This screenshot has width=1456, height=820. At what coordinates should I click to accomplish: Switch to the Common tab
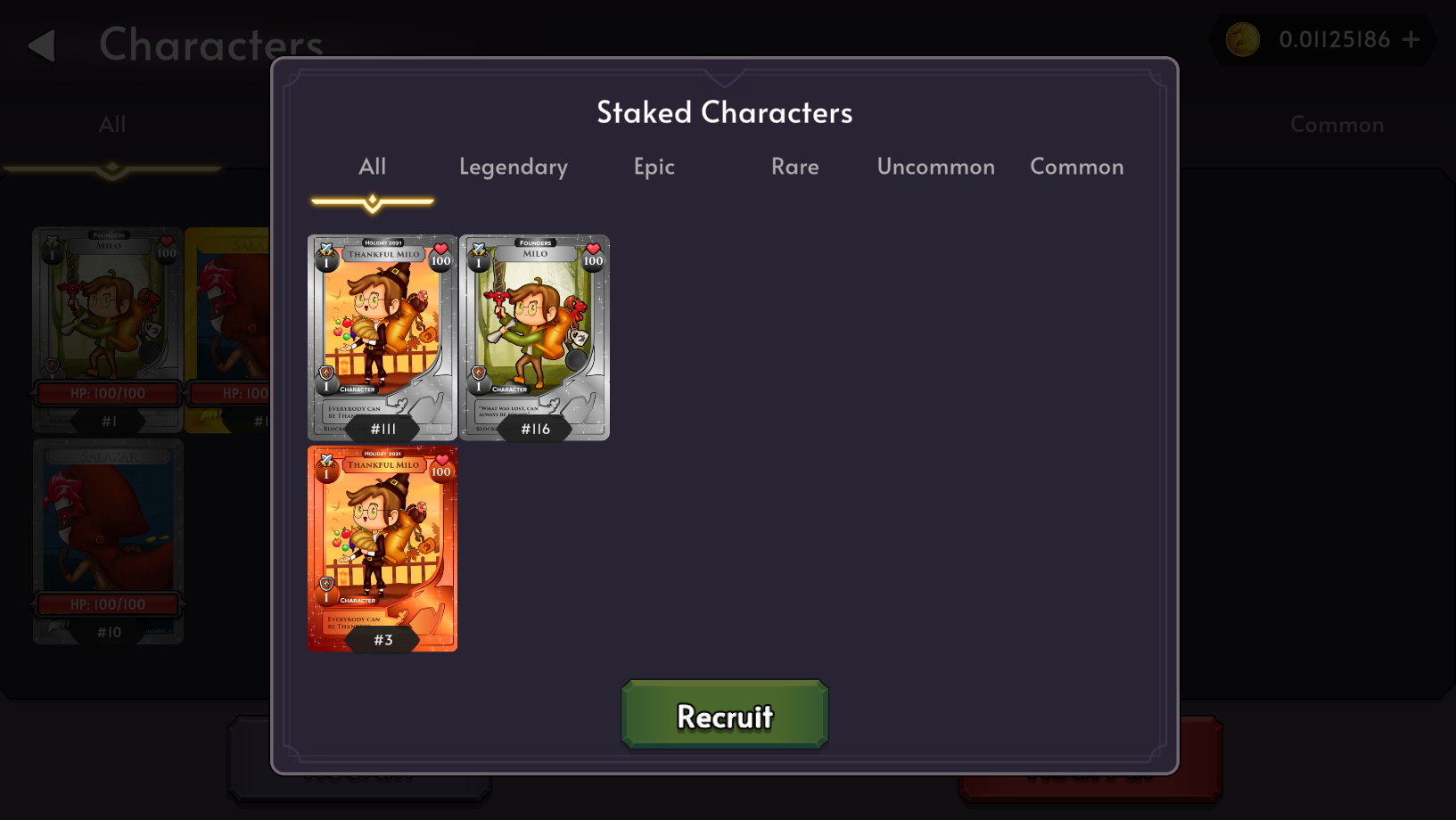click(x=1076, y=167)
